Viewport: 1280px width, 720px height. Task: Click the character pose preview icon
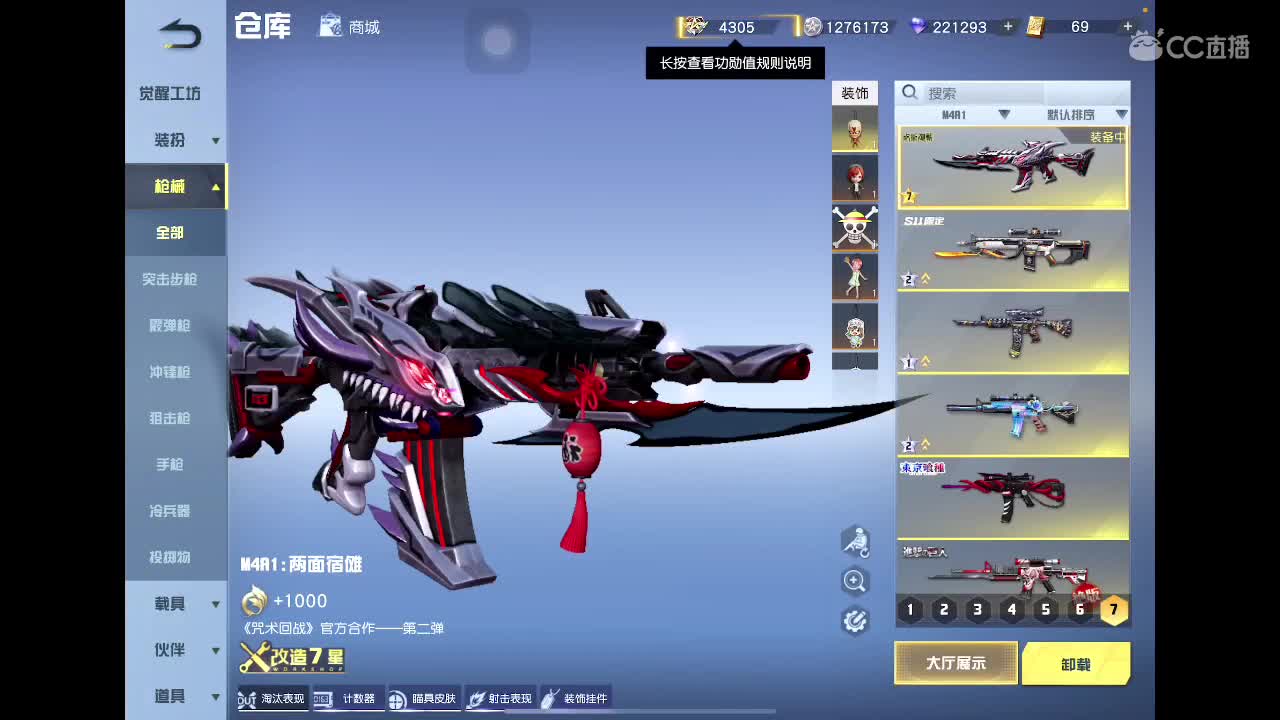[855, 543]
